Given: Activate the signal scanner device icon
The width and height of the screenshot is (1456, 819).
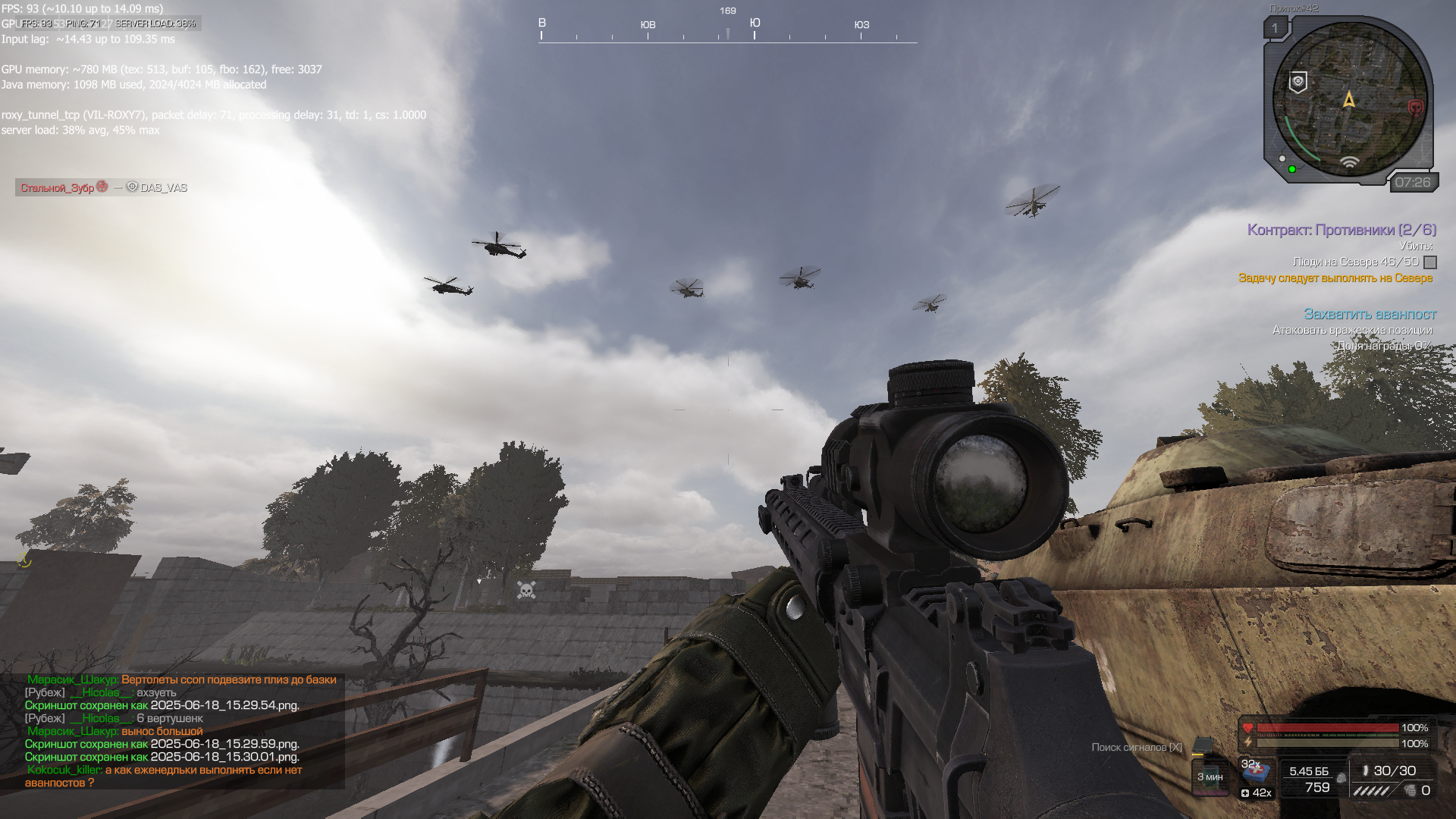Looking at the screenshot, I should tap(1202, 746).
